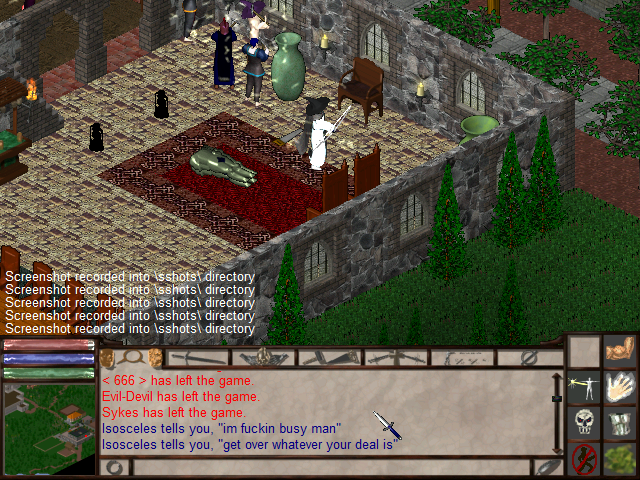Viewport: 640px width, 480px height.
Task: Click the ring icon left of chat input
Action: [x=113, y=467]
